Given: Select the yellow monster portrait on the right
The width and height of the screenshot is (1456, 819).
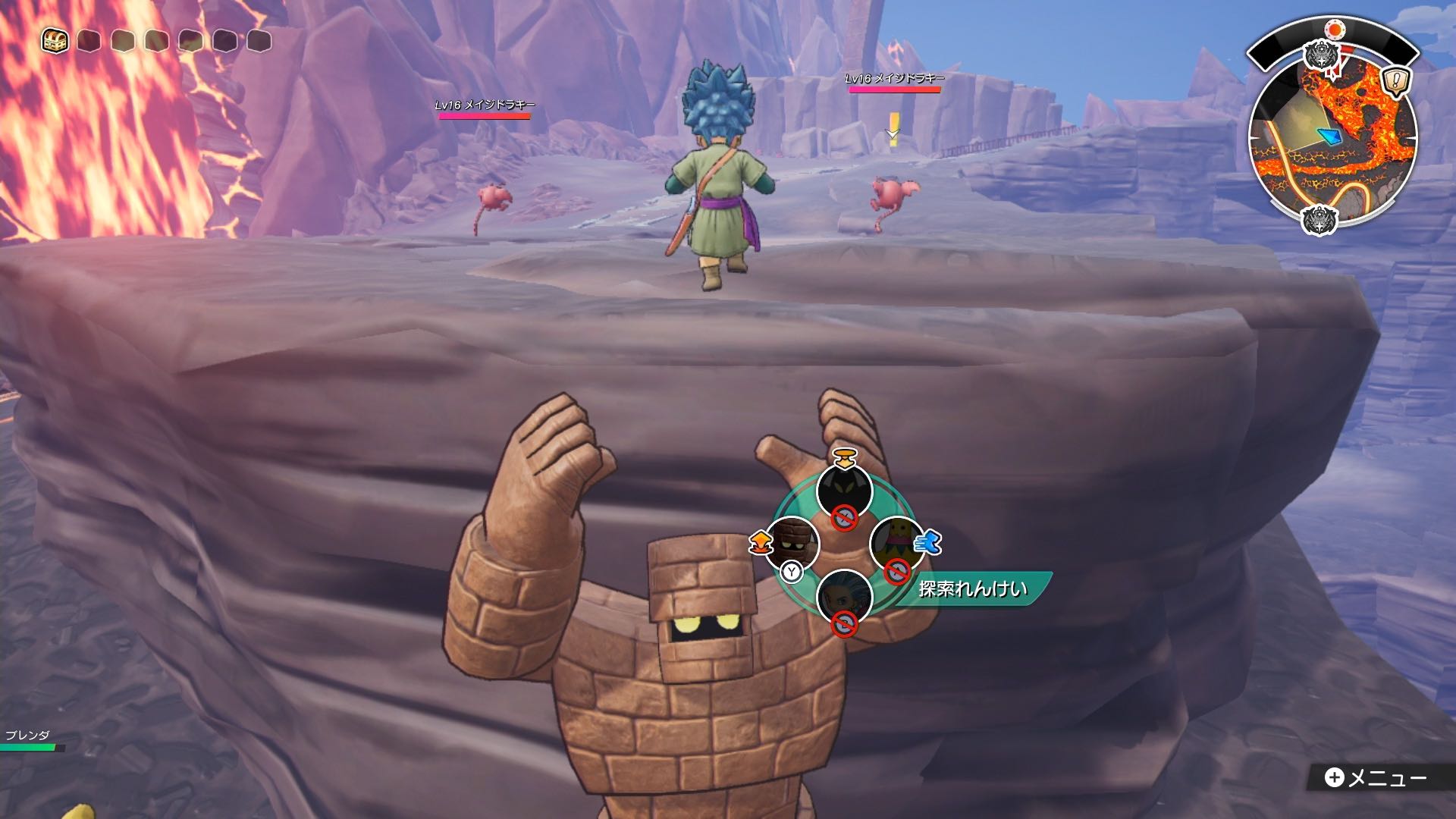Looking at the screenshot, I should pyautogui.click(x=896, y=541).
